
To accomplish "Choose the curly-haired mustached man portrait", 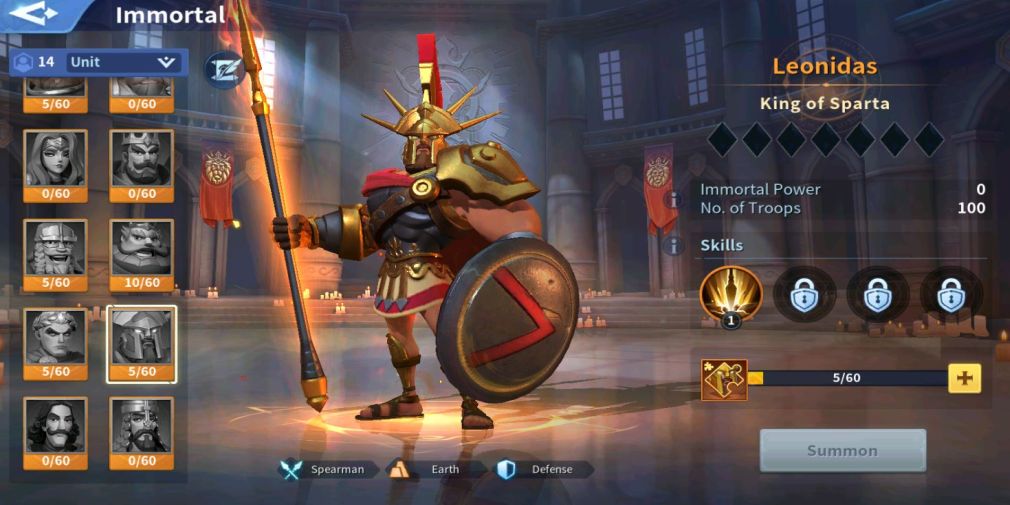I will (55, 429).
